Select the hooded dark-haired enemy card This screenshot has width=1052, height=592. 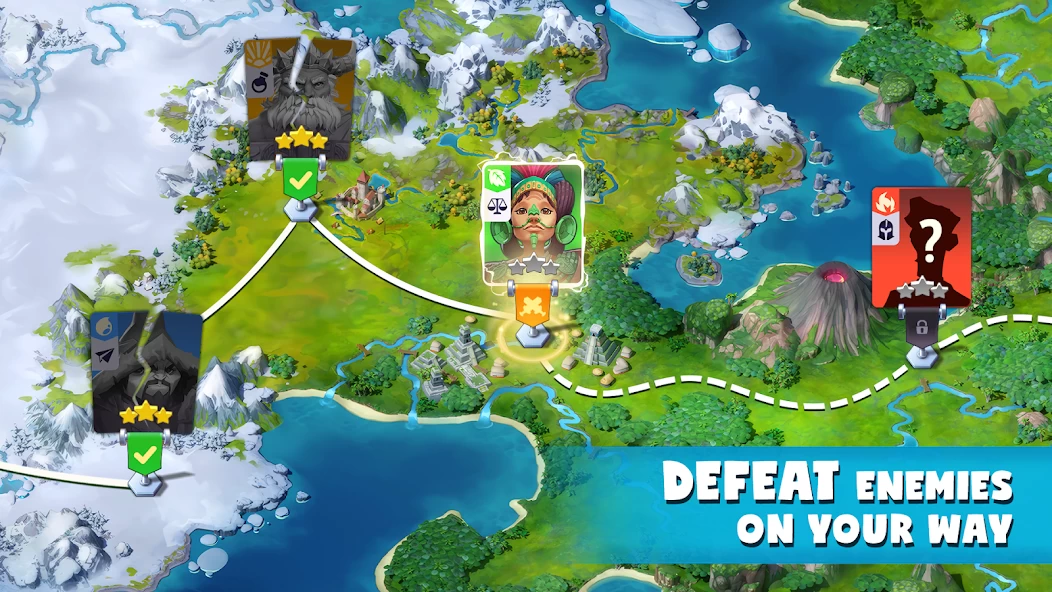145,370
